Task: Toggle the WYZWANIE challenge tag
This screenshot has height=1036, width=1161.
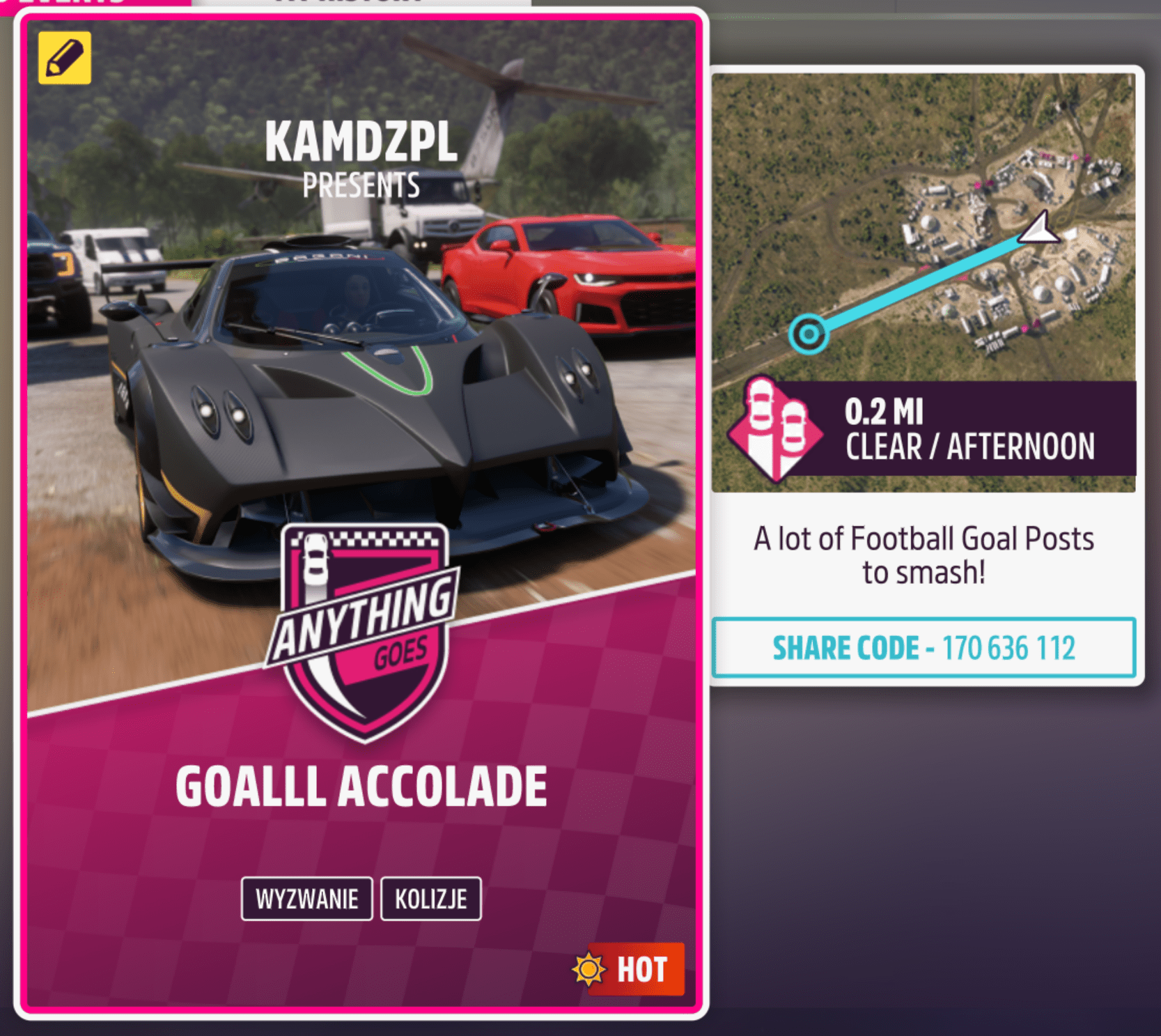Action: coord(306,899)
